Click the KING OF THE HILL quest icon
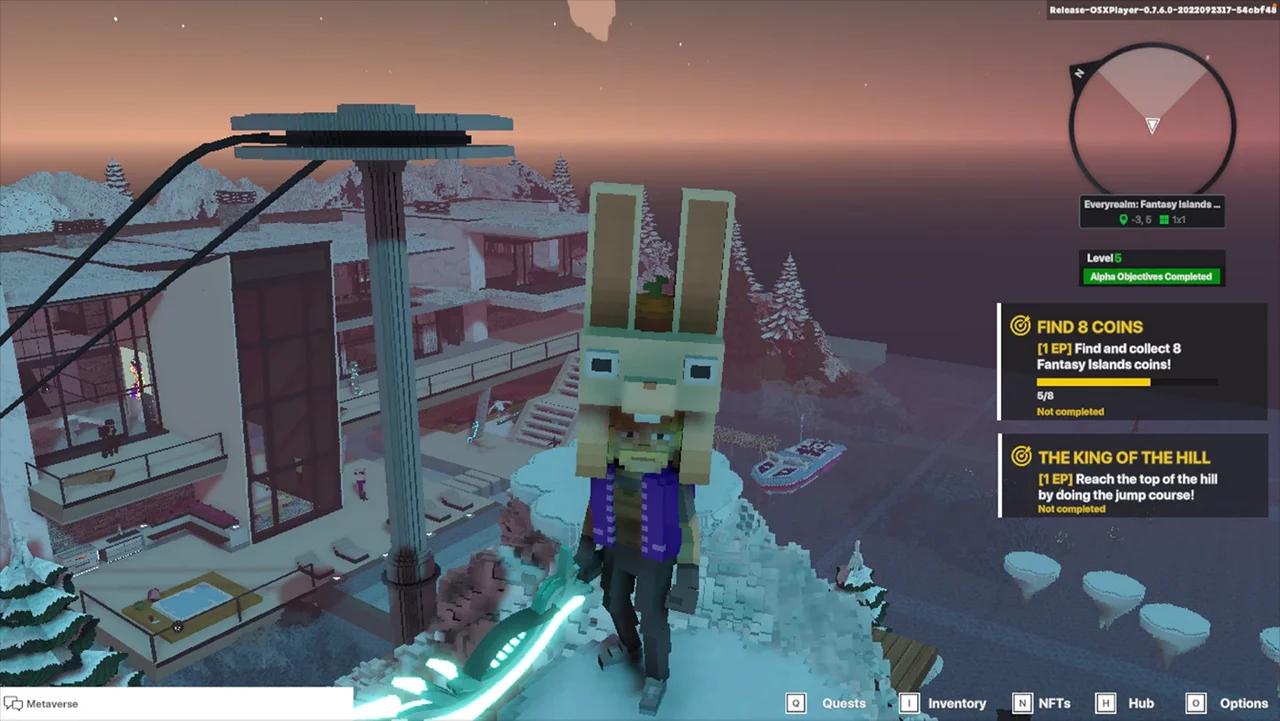The height and width of the screenshot is (721, 1280). point(1020,456)
